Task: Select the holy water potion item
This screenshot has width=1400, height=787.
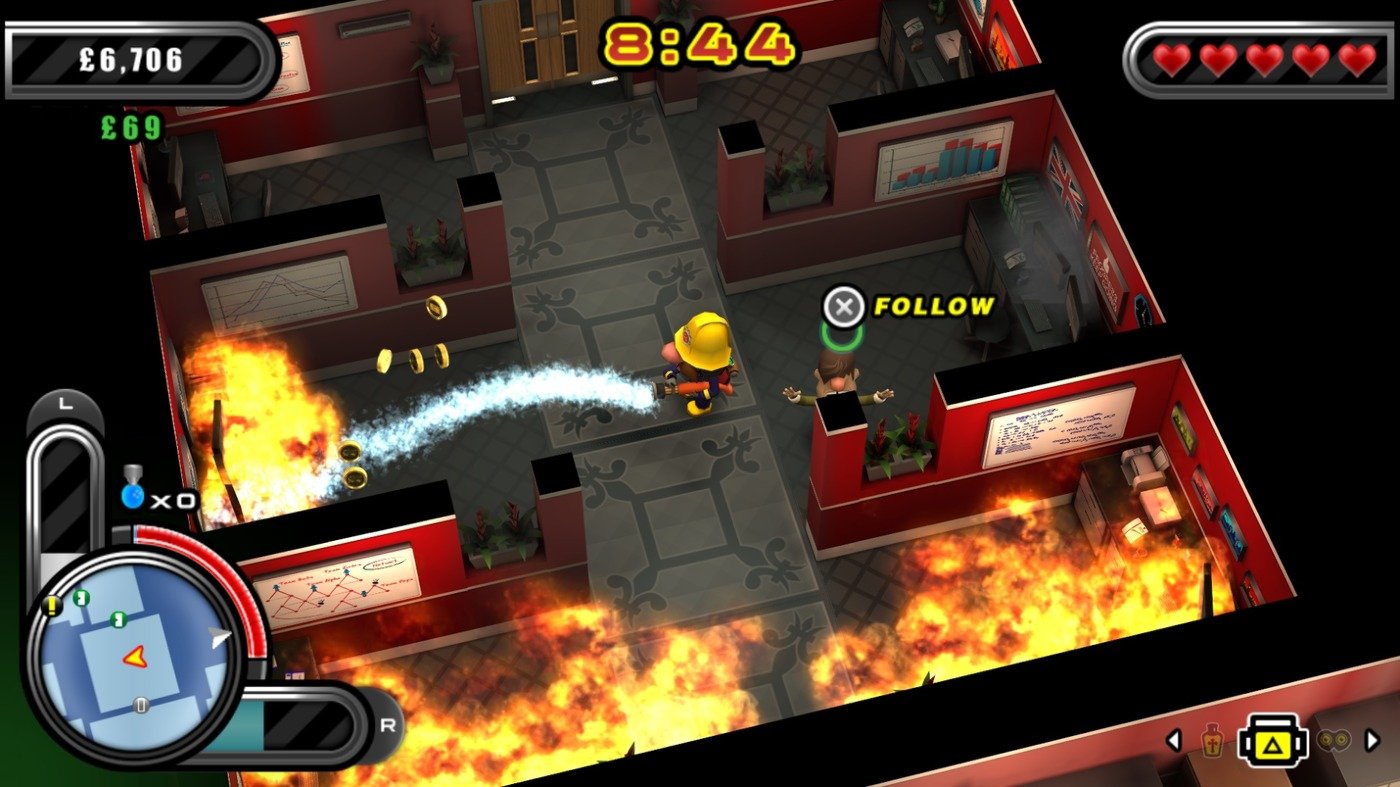Action: pyautogui.click(x=1212, y=741)
